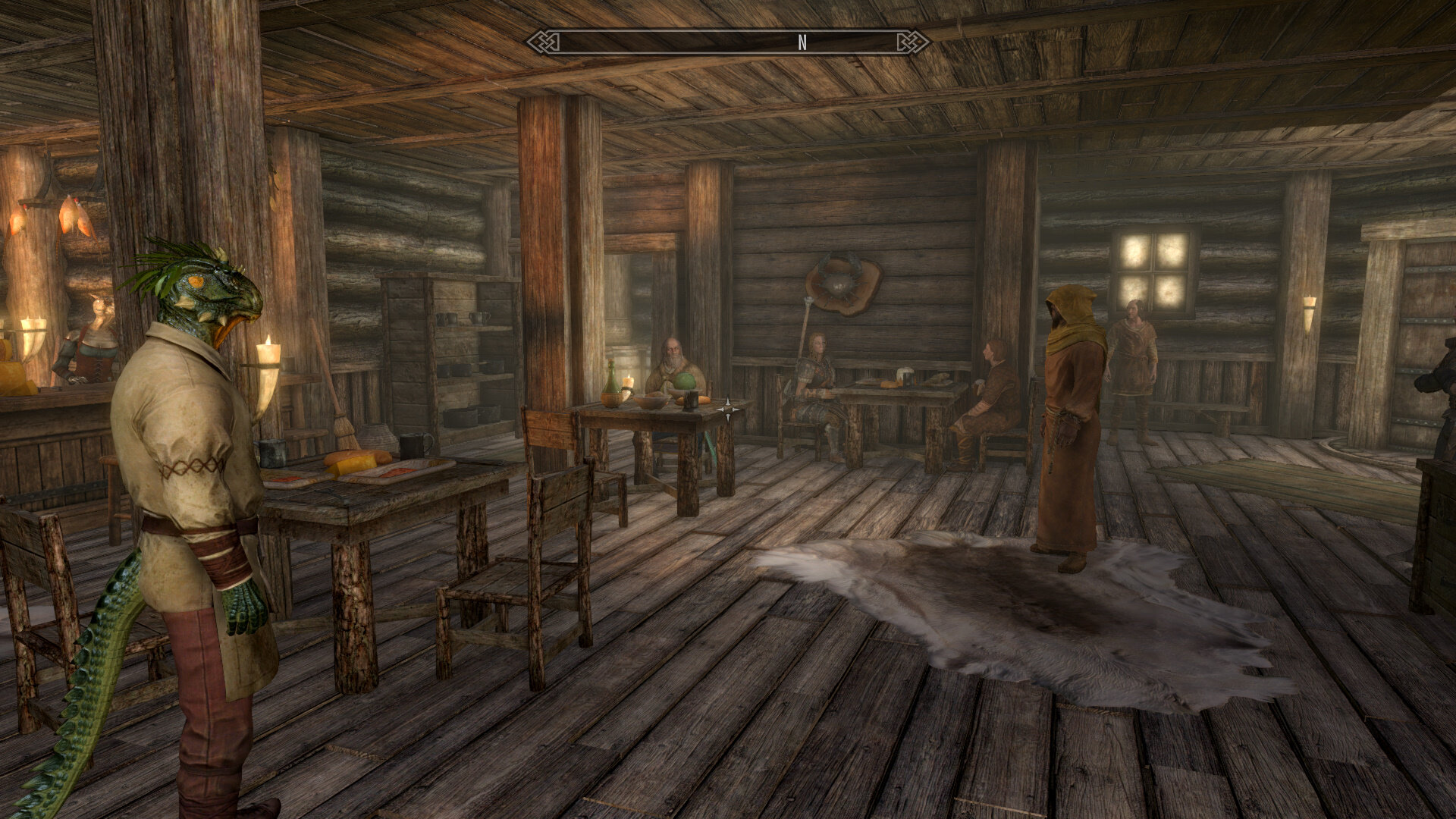Screen dimensions: 1456x819
Task: Click the compass bar showing North
Action: coord(728,42)
